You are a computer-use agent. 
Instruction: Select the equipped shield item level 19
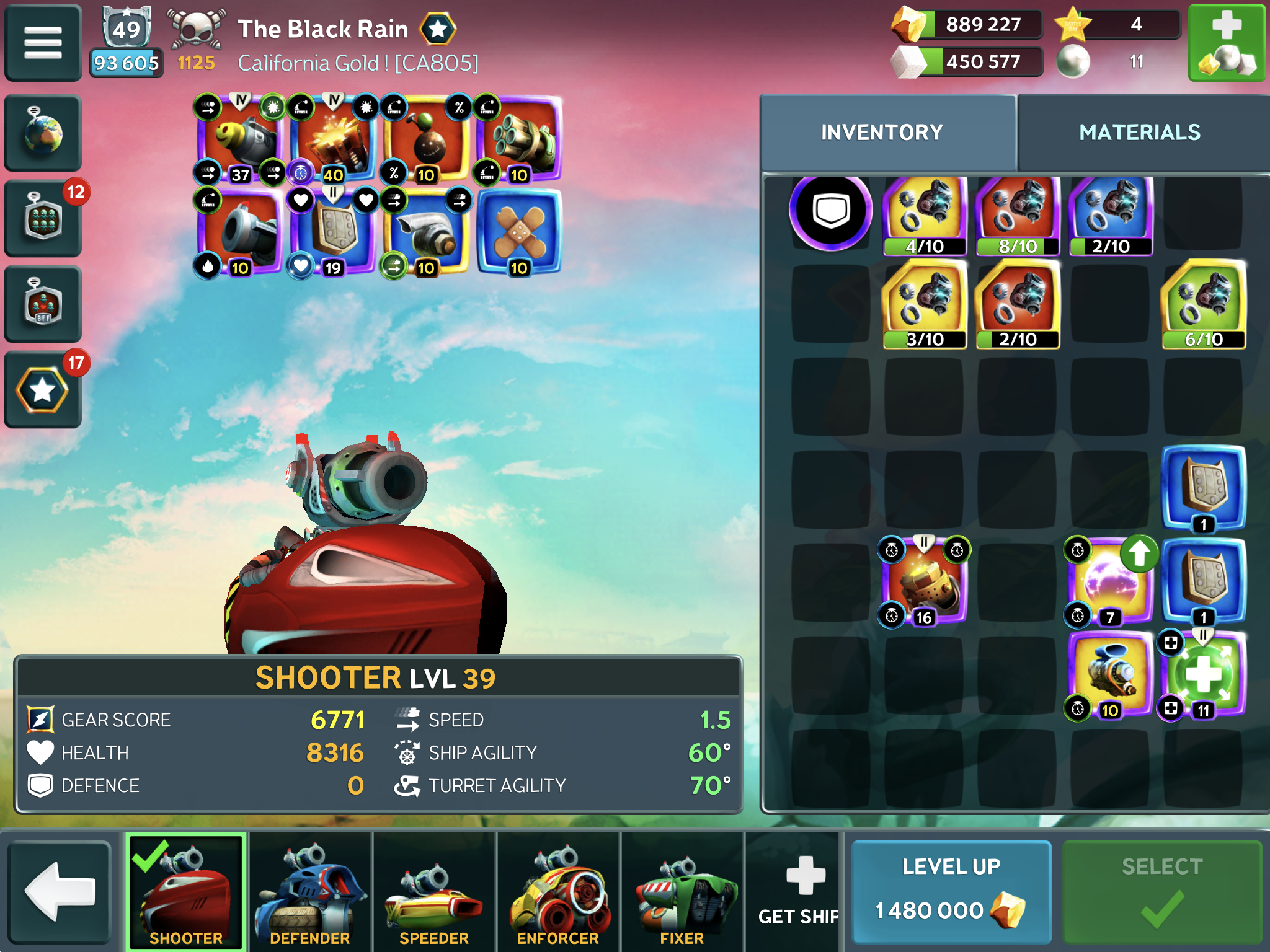[x=334, y=232]
